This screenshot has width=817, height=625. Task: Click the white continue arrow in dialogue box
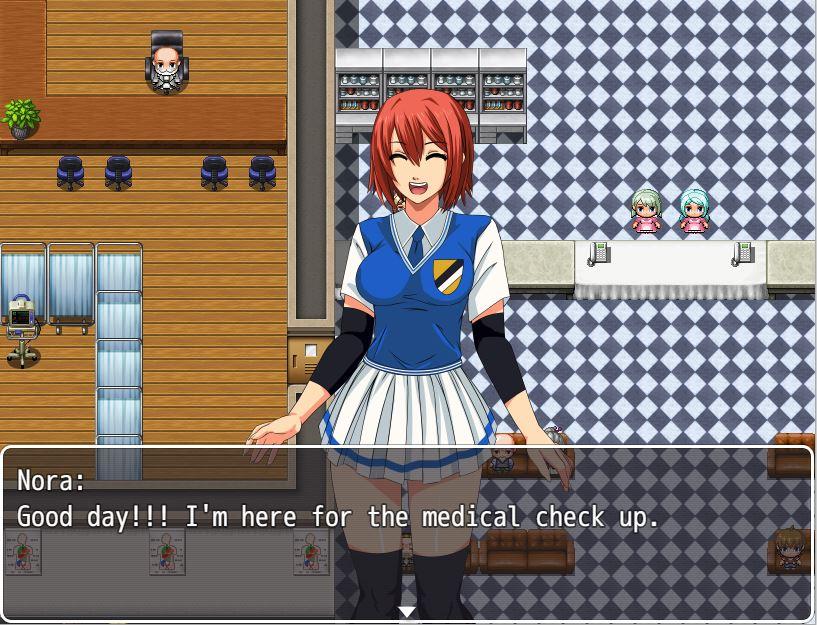tap(406, 611)
